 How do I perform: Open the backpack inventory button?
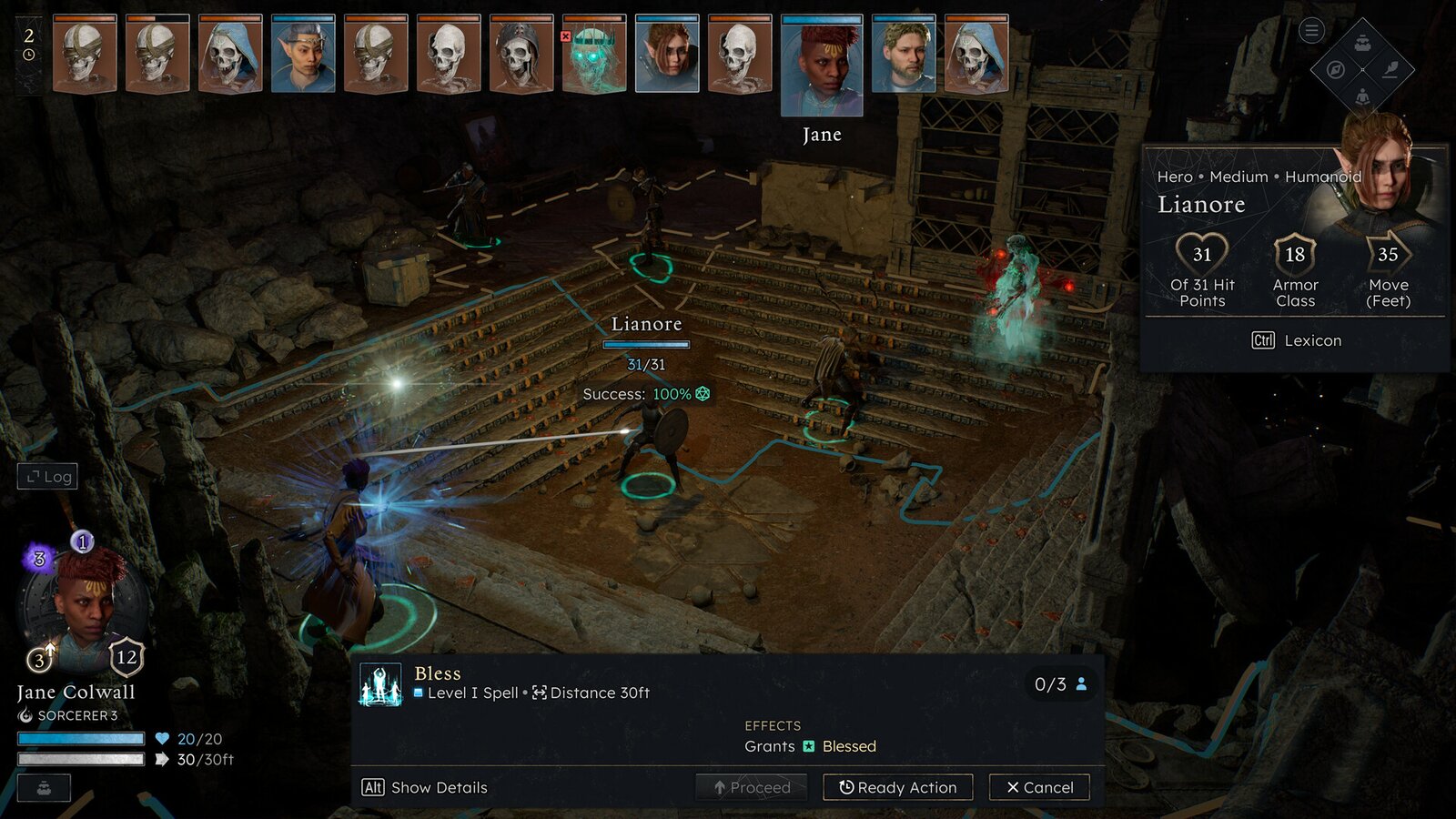[x=1362, y=43]
